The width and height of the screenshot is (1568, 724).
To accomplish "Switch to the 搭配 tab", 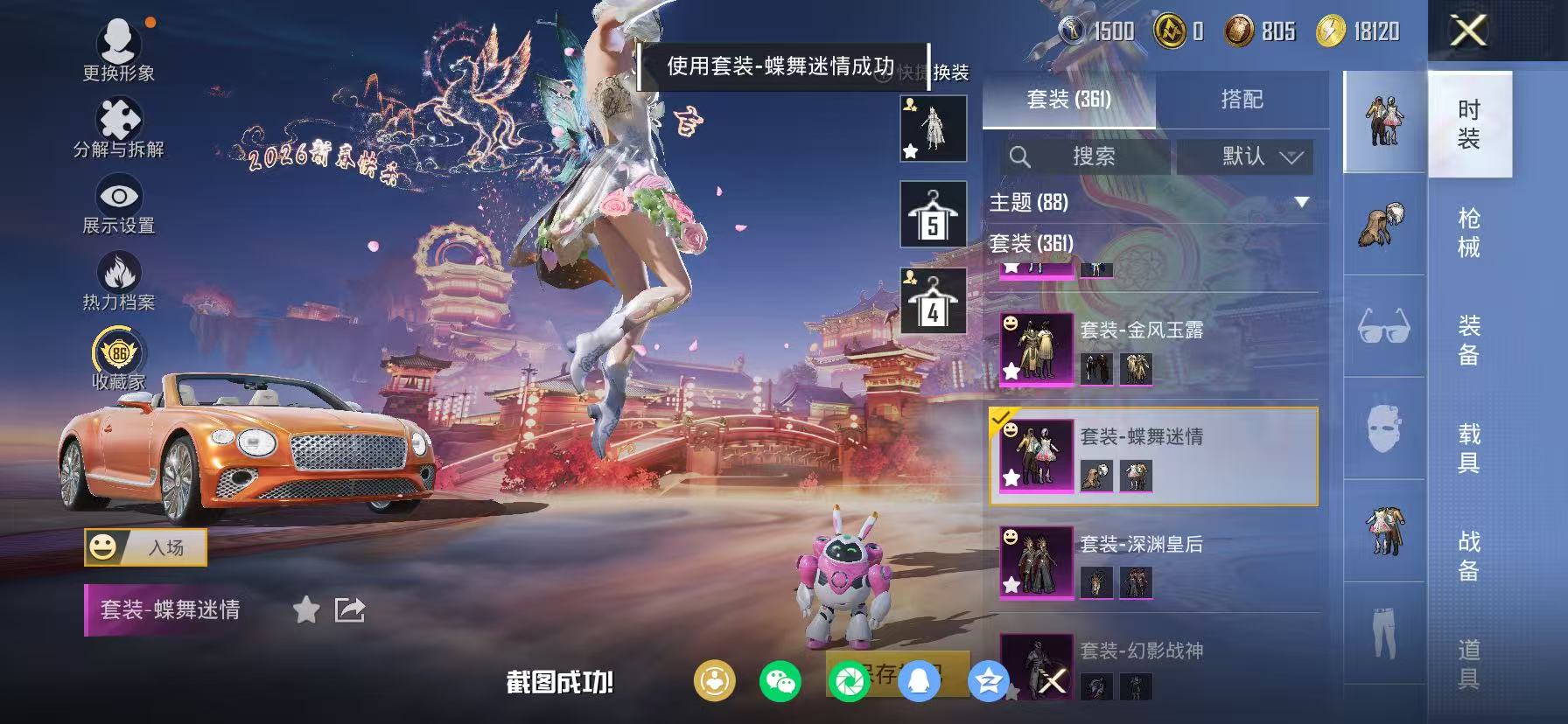I will [1242, 99].
